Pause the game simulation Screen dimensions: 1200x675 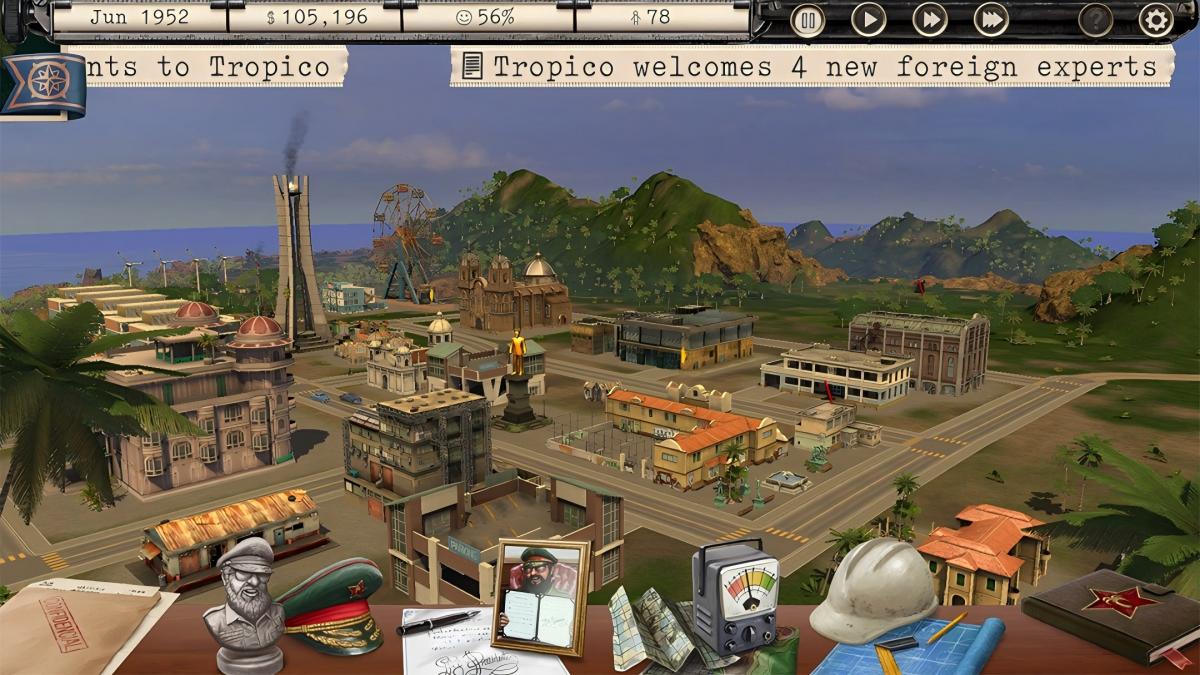point(808,20)
